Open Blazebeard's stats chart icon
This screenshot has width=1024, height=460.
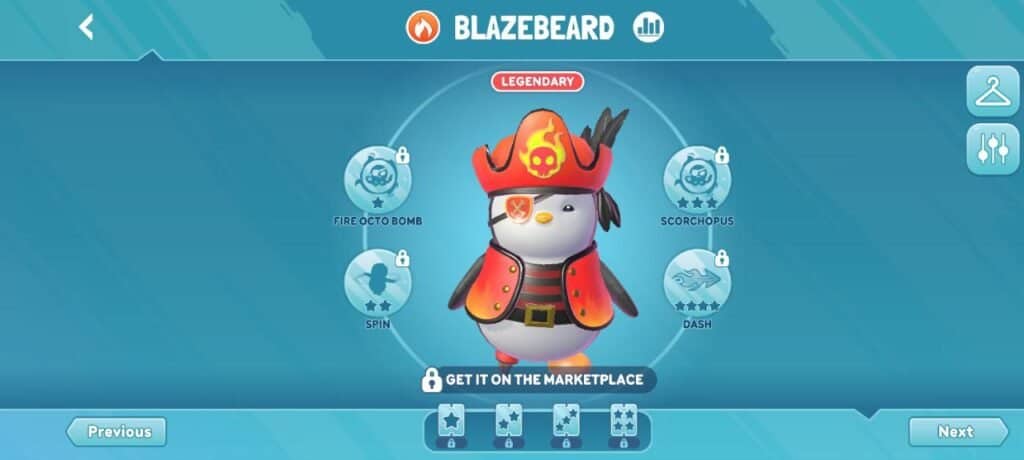648,27
